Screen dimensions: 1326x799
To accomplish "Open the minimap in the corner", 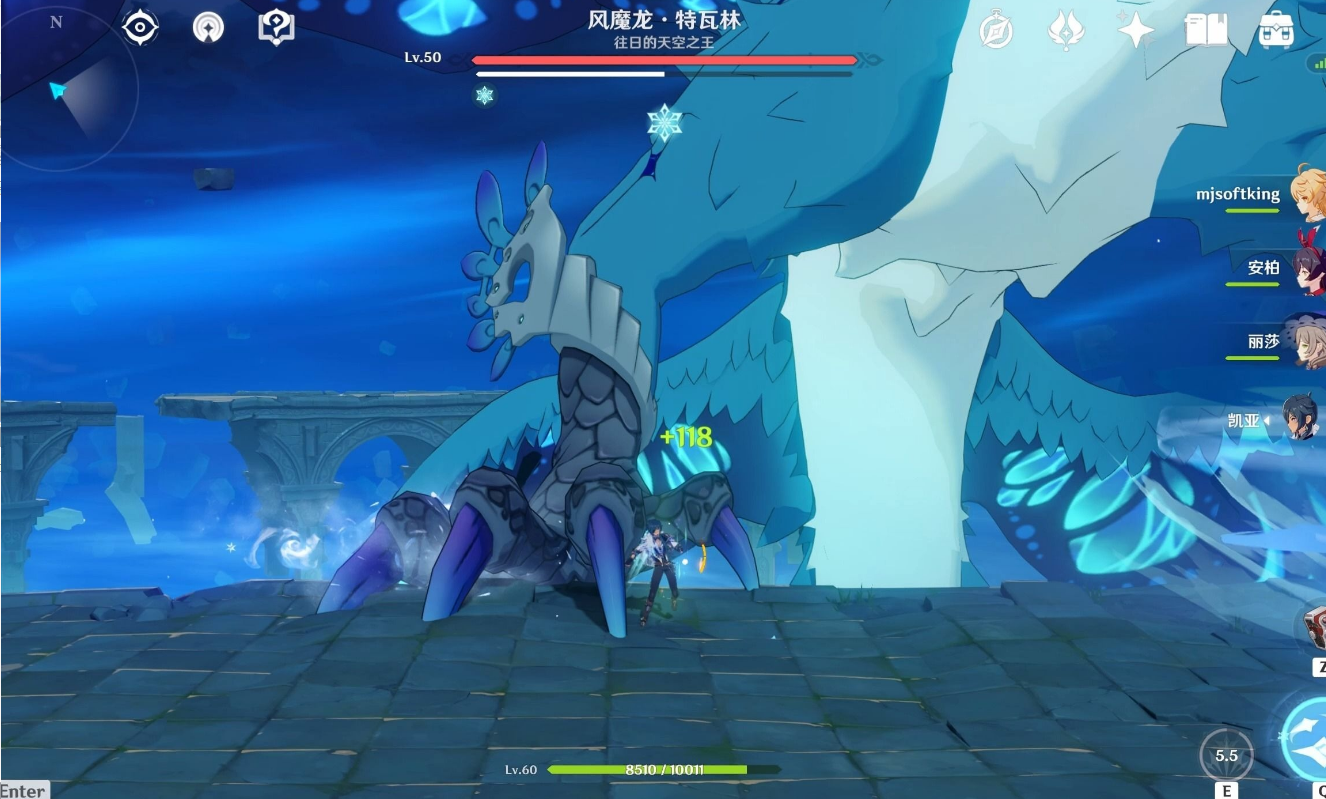I will click(68, 89).
